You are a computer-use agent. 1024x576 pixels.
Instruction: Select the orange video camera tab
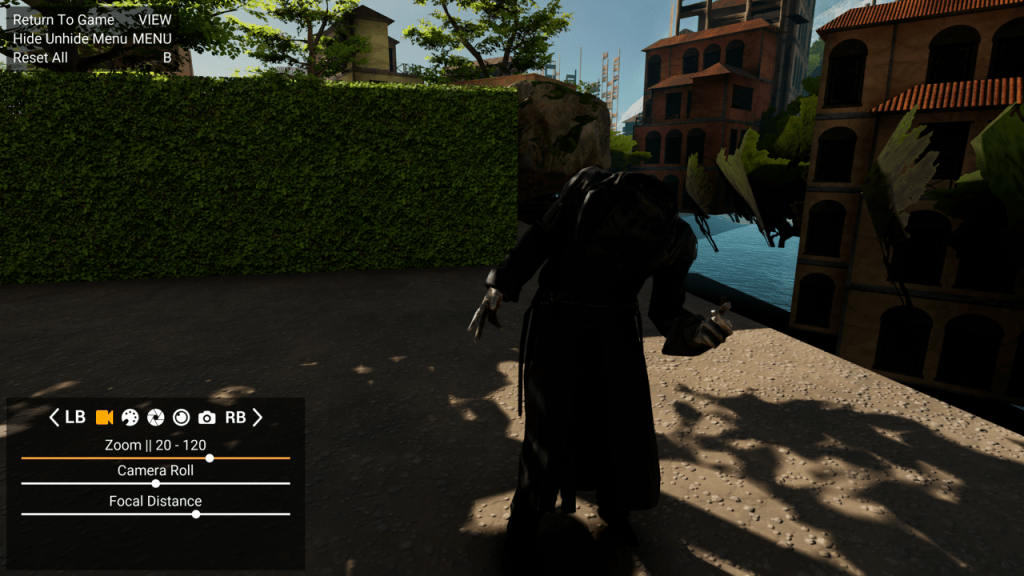(104, 417)
